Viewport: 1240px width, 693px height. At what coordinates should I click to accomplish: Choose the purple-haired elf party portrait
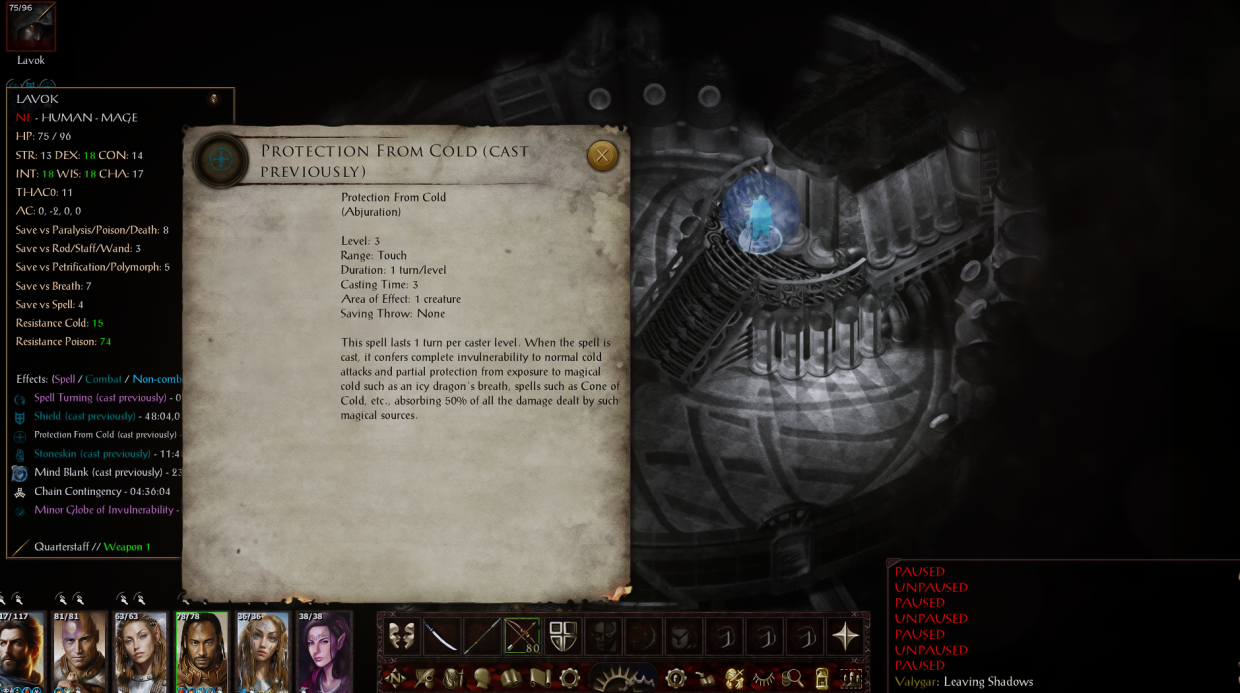(x=324, y=650)
